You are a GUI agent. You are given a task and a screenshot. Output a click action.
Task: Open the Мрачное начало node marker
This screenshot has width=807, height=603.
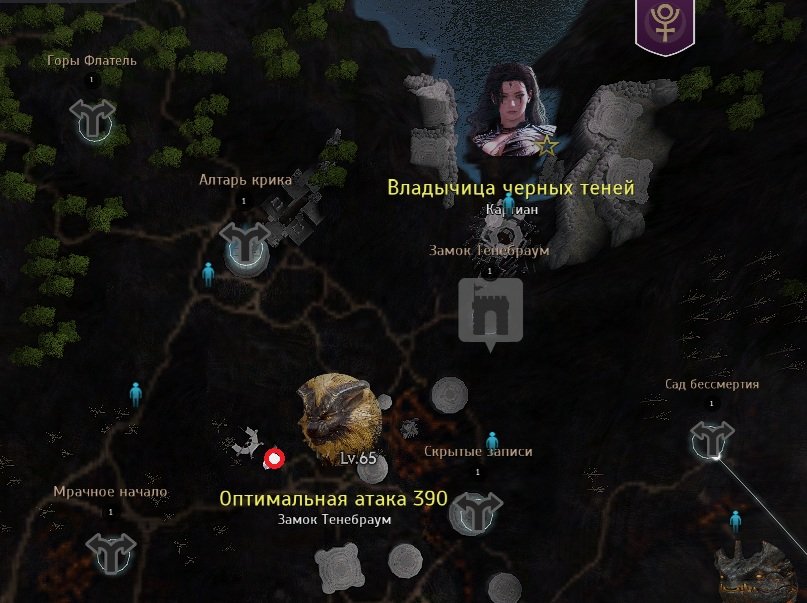click(110, 550)
